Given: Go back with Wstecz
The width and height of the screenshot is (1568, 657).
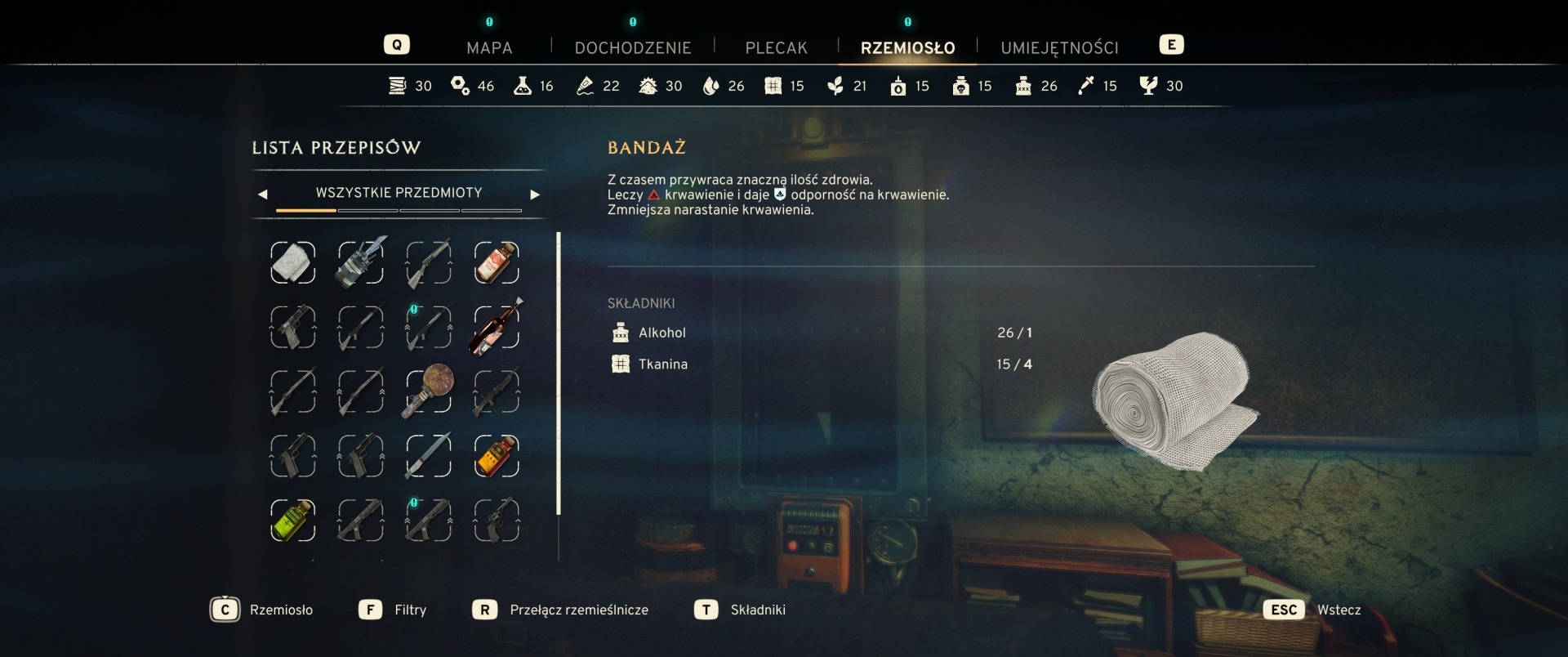Looking at the screenshot, I should [1284, 610].
